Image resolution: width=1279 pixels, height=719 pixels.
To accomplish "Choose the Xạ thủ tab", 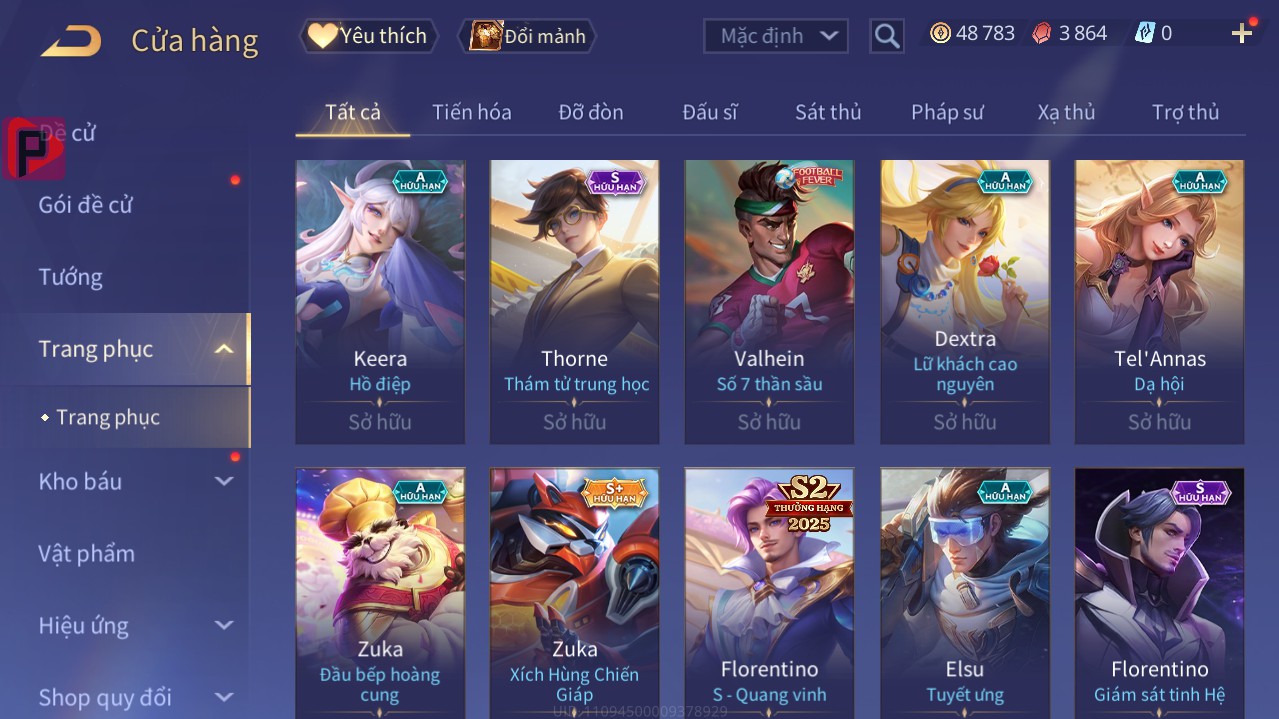I will pyautogui.click(x=1066, y=112).
